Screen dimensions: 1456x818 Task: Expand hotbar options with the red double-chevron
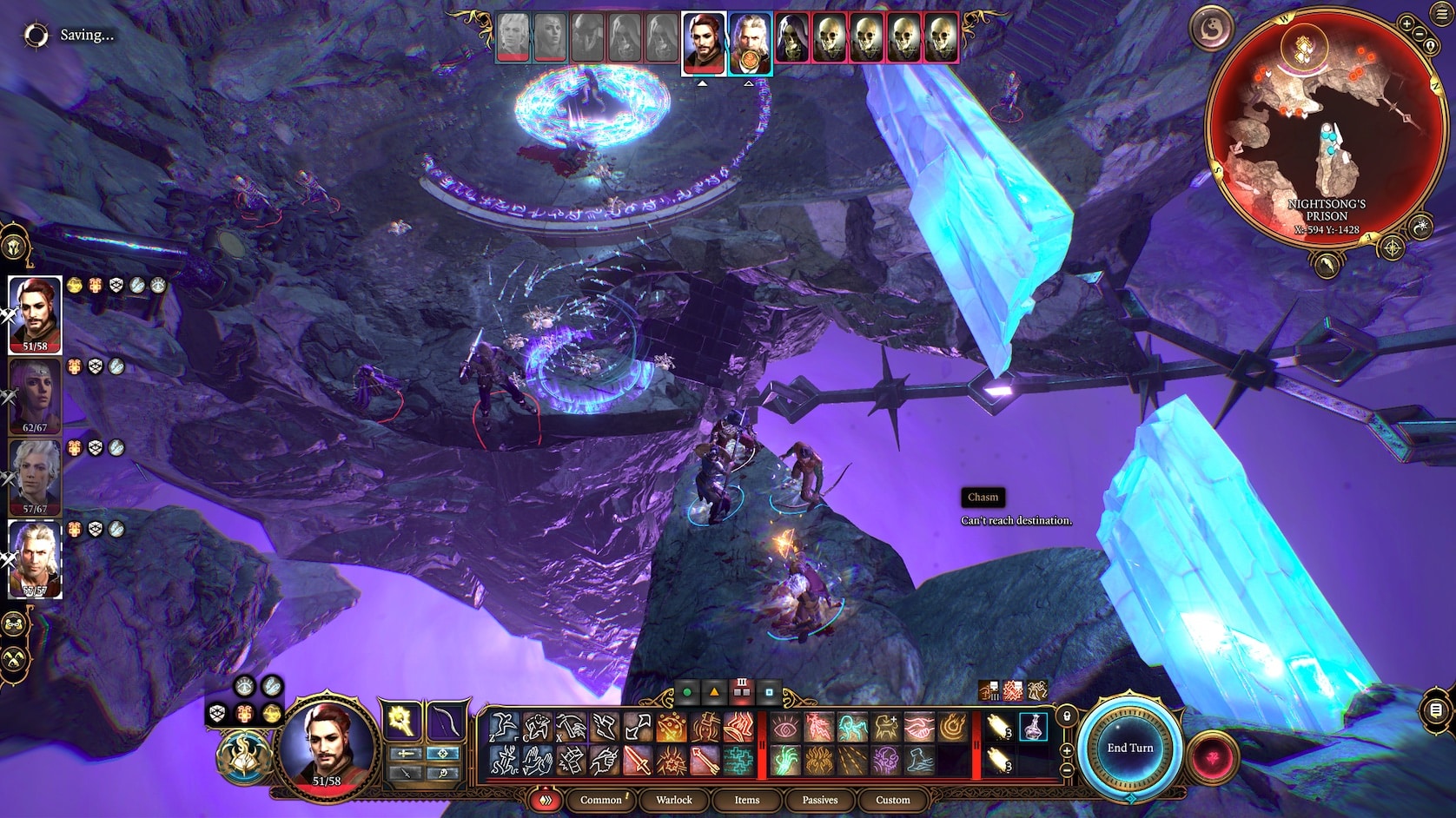tap(546, 799)
